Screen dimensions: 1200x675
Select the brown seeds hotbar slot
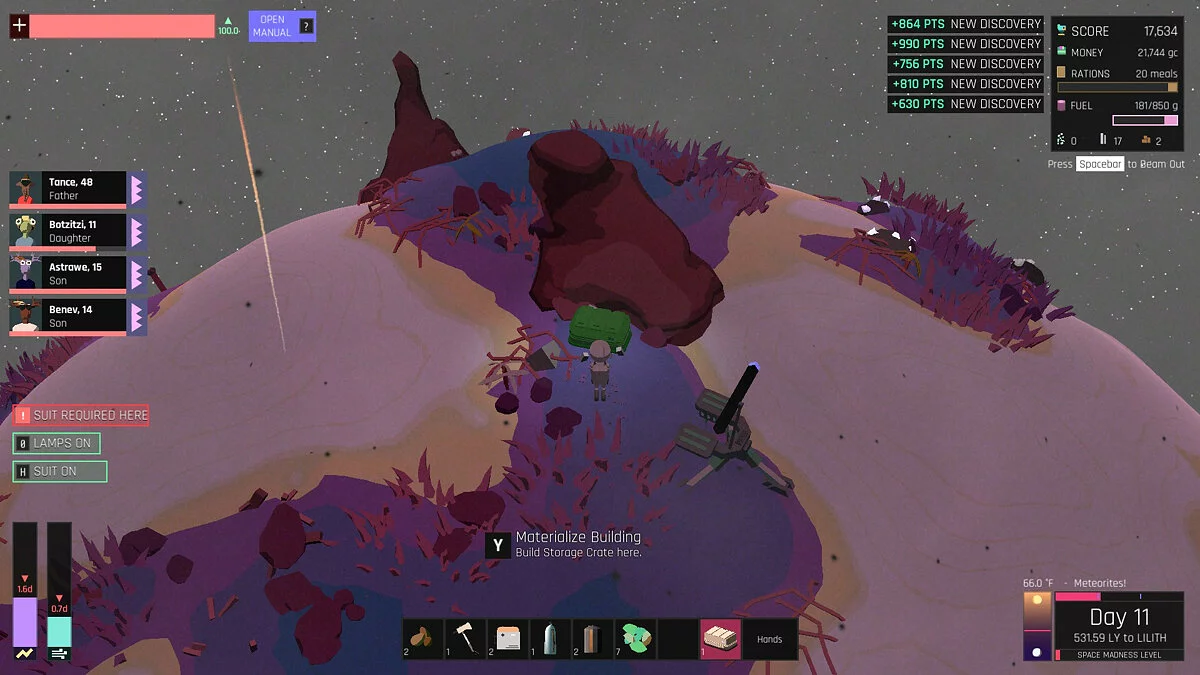[x=423, y=639]
